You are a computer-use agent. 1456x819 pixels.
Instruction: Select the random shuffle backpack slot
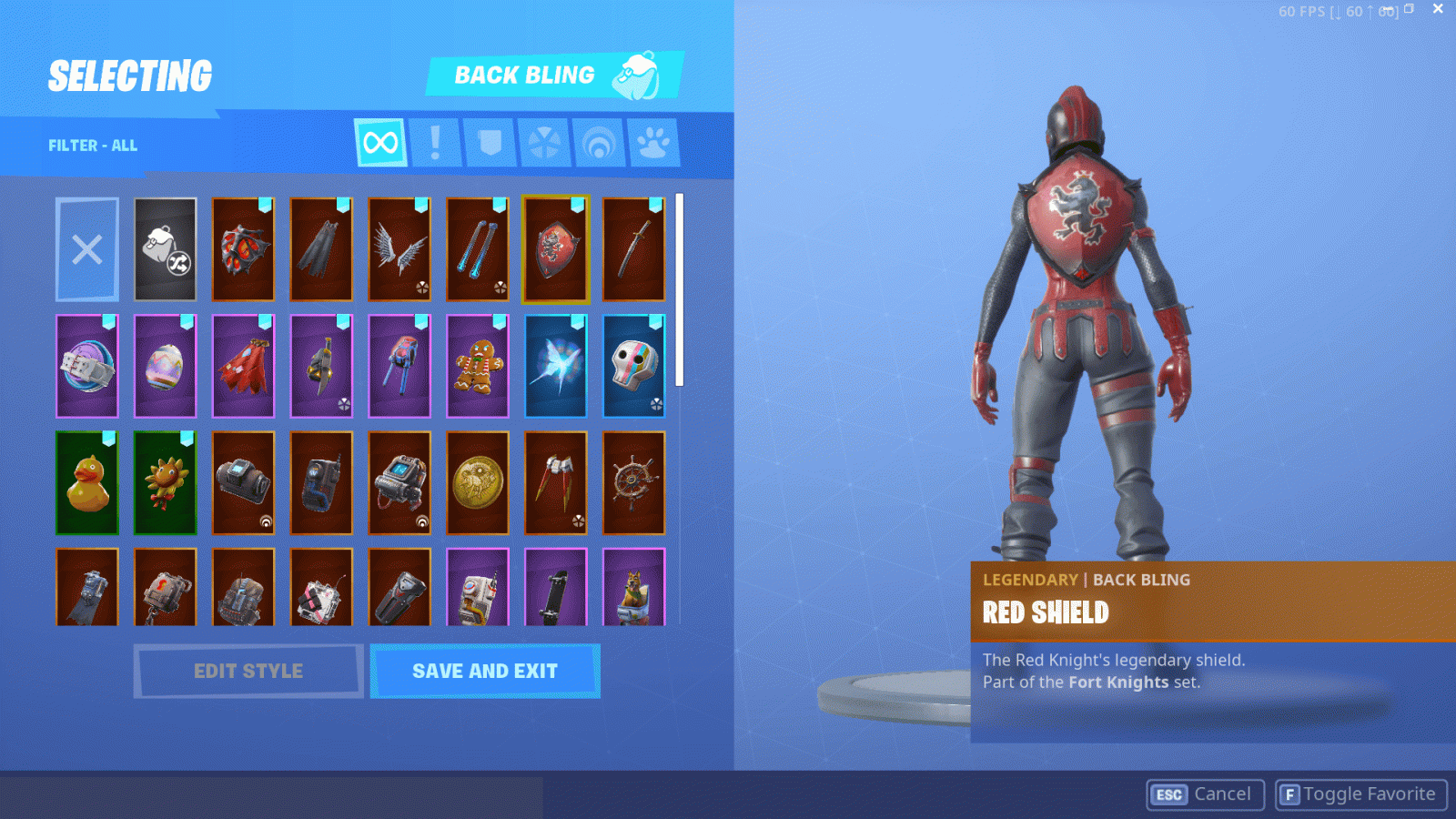[166, 248]
